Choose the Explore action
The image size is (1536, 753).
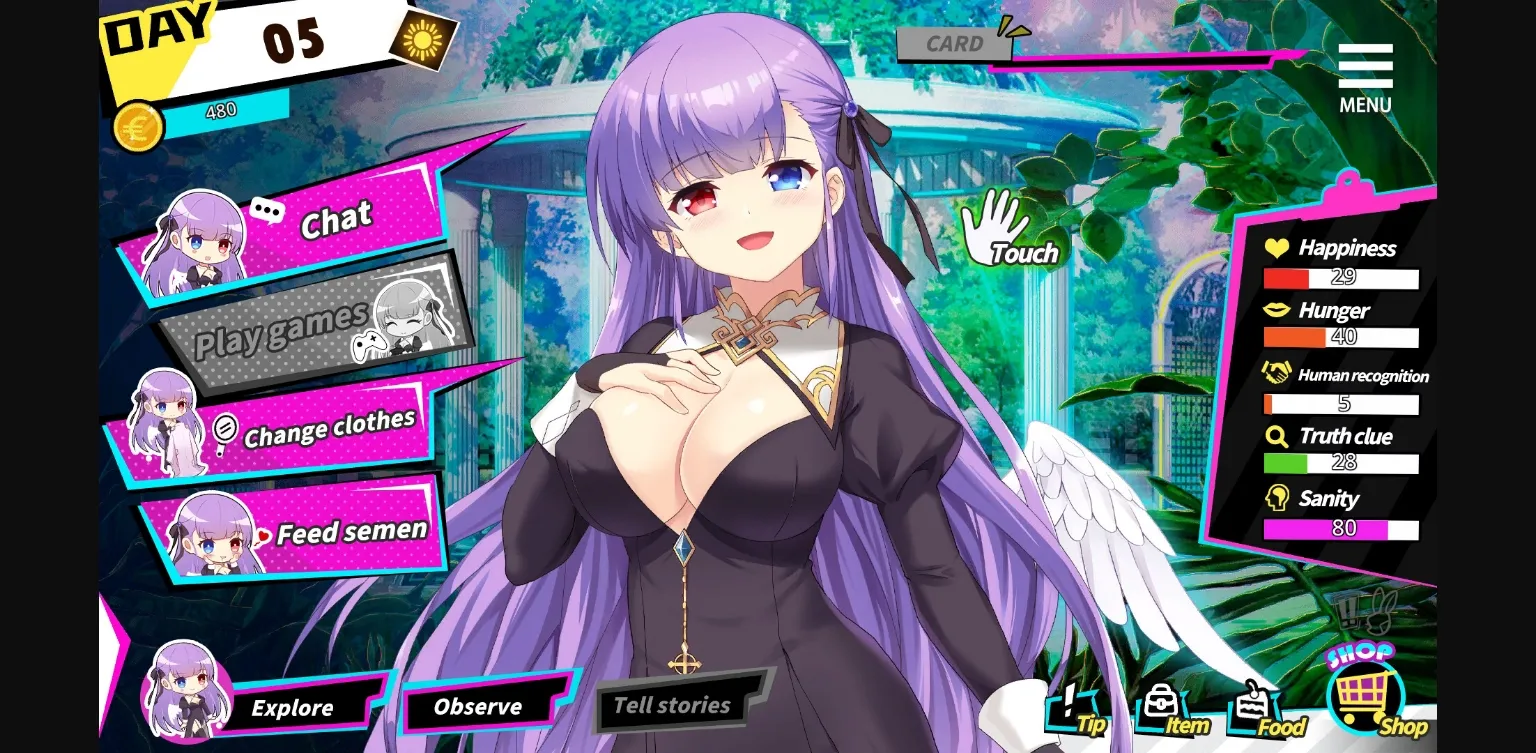tap(293, 708)
